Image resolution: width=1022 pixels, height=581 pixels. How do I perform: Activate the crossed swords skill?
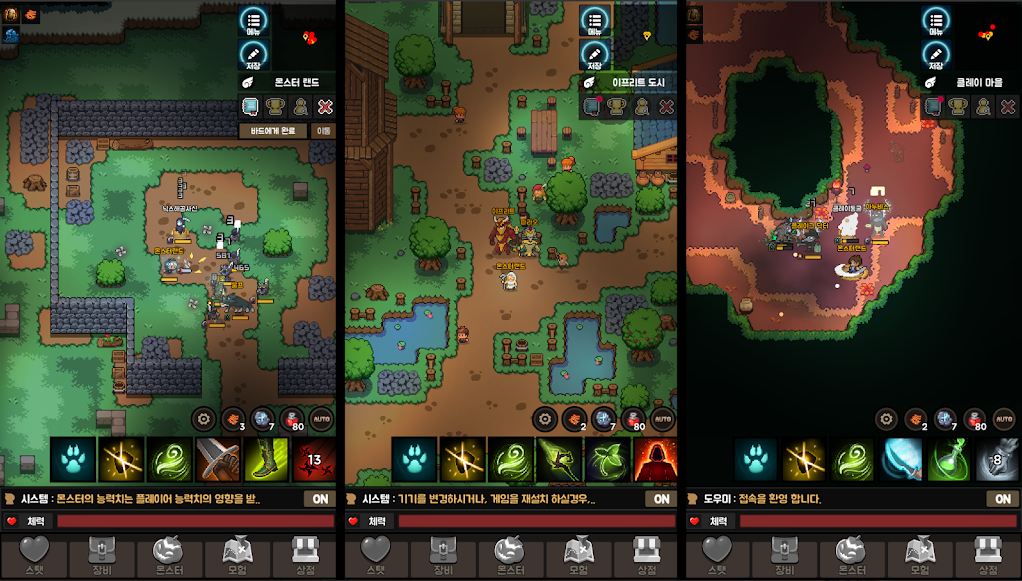pos(218,459)
